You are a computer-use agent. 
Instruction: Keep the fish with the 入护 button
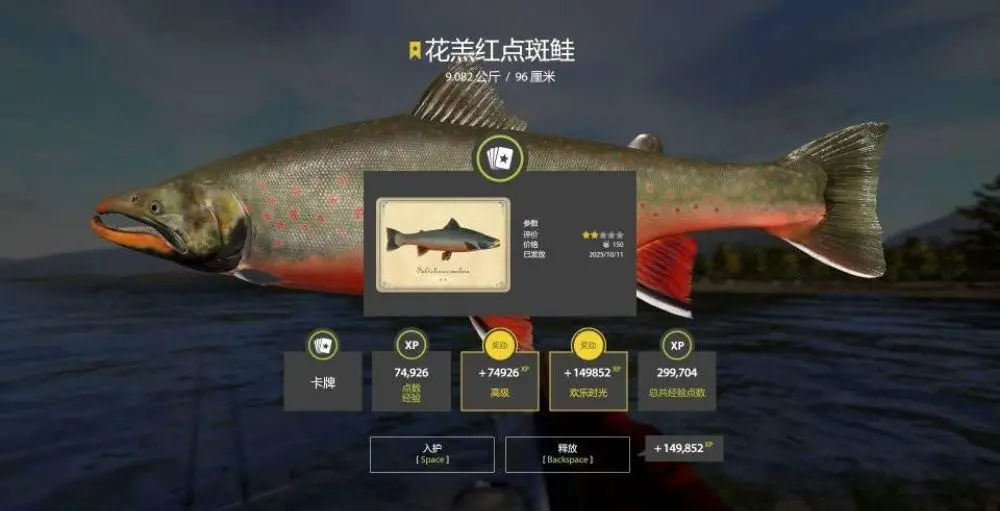pyautogui.click(x=432, y=454)
